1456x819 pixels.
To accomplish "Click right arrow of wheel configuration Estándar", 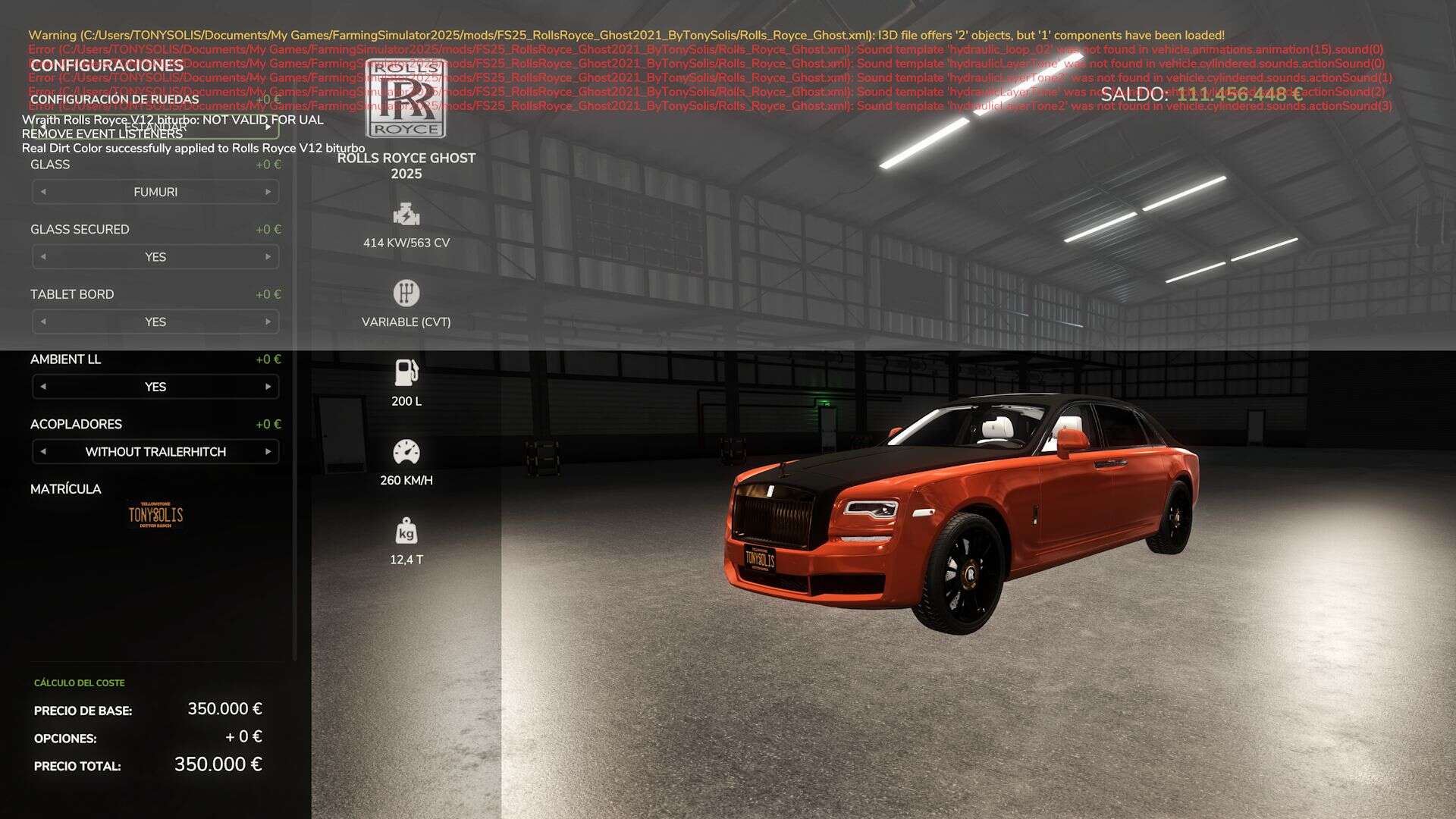I will (268, 127).
